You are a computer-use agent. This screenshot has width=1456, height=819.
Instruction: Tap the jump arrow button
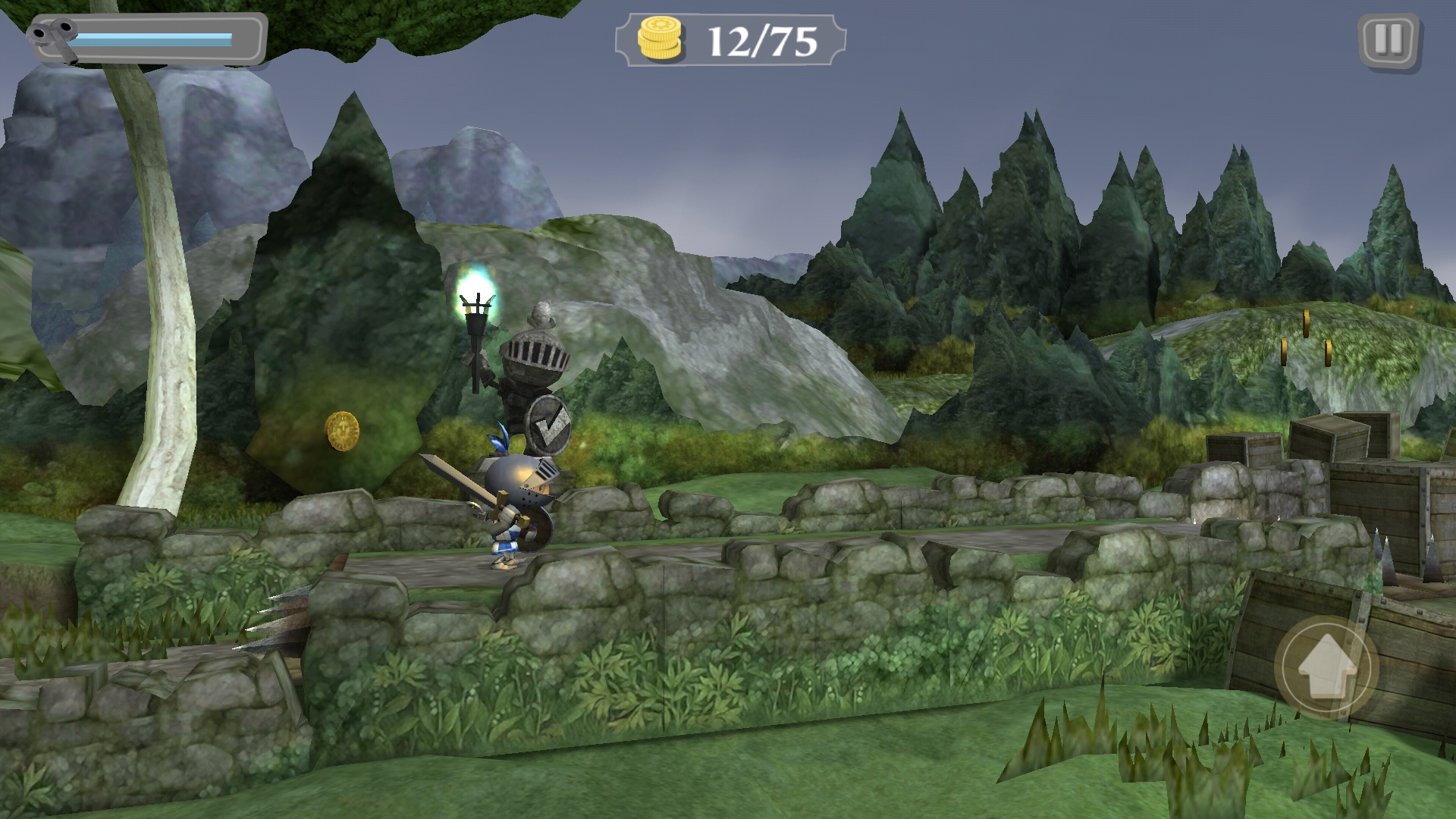pos(1326,668)
